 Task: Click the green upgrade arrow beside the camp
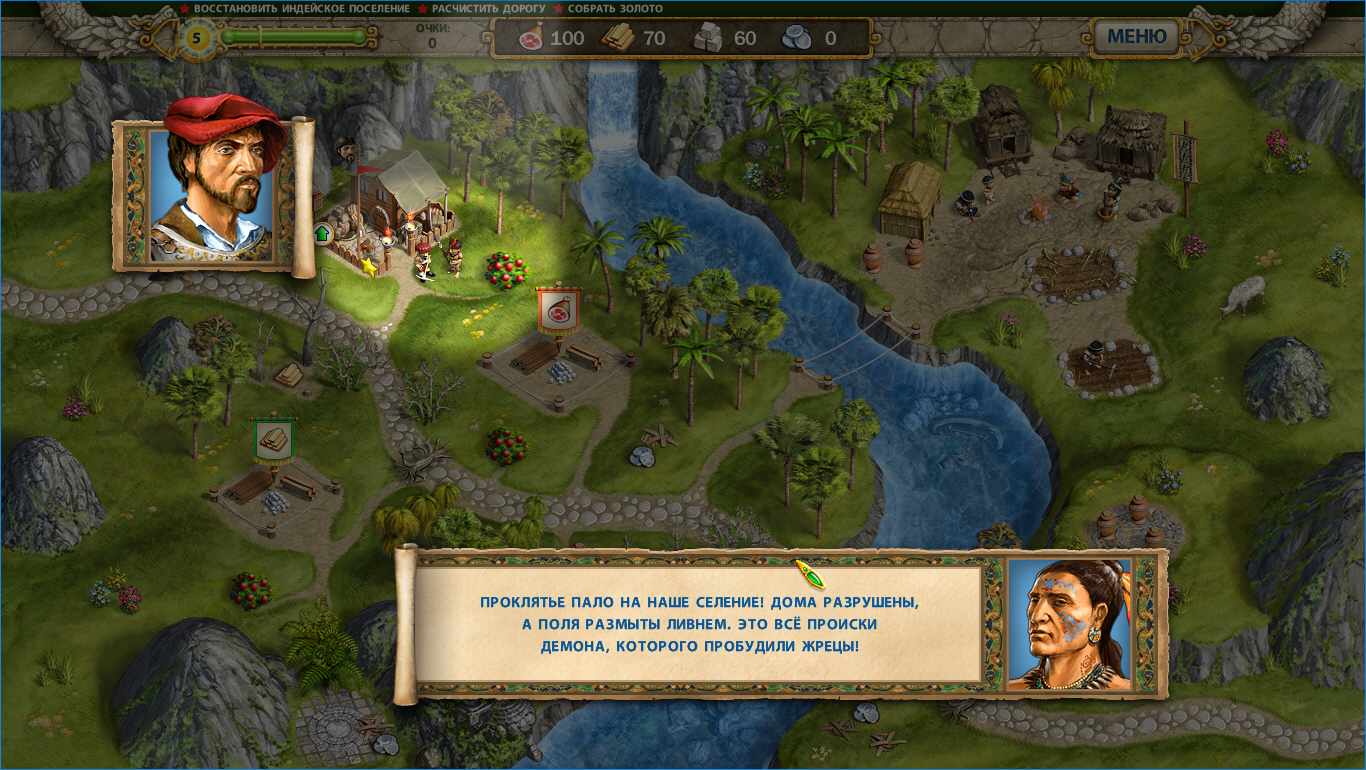point(323,234)
